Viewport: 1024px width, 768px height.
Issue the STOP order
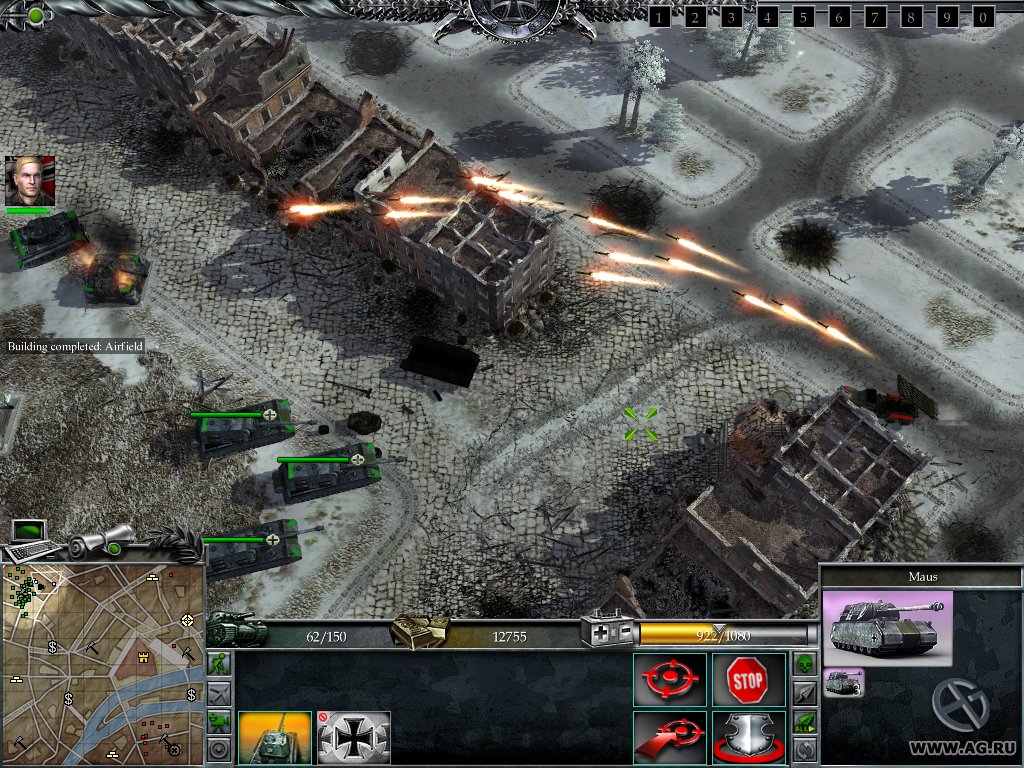click(747, 680)
